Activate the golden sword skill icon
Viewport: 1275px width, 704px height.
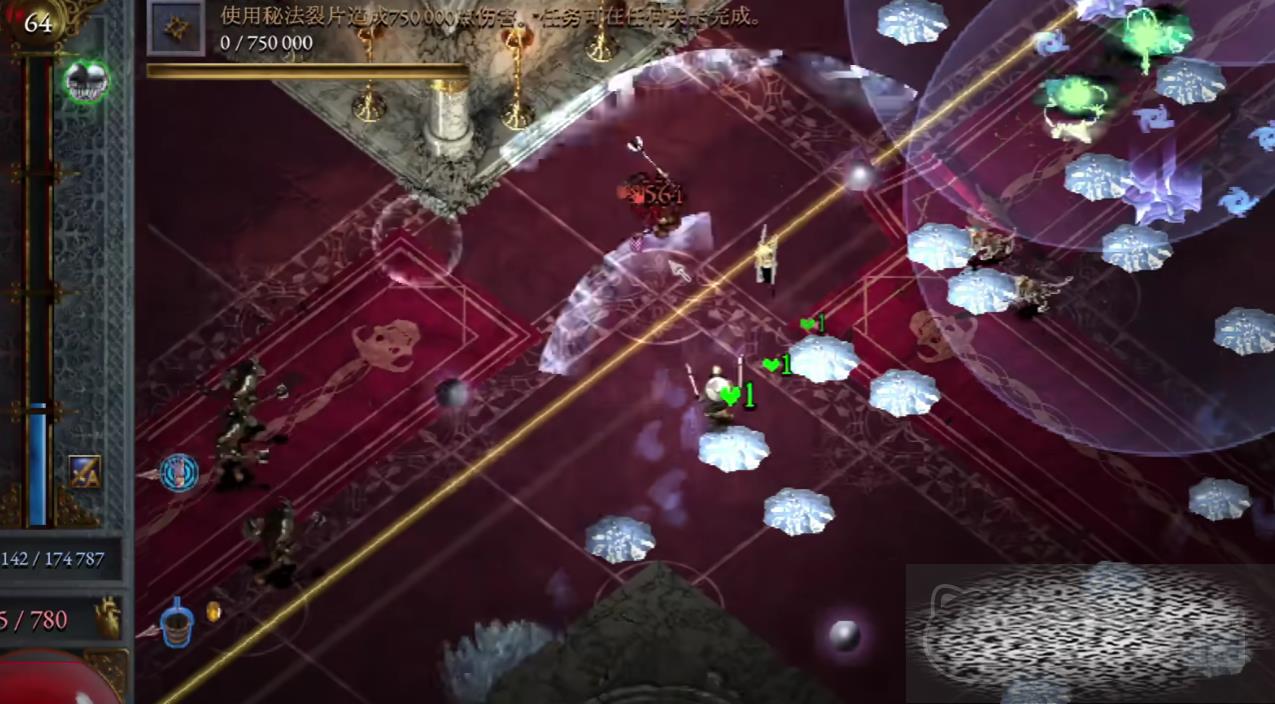click(84, 471)
